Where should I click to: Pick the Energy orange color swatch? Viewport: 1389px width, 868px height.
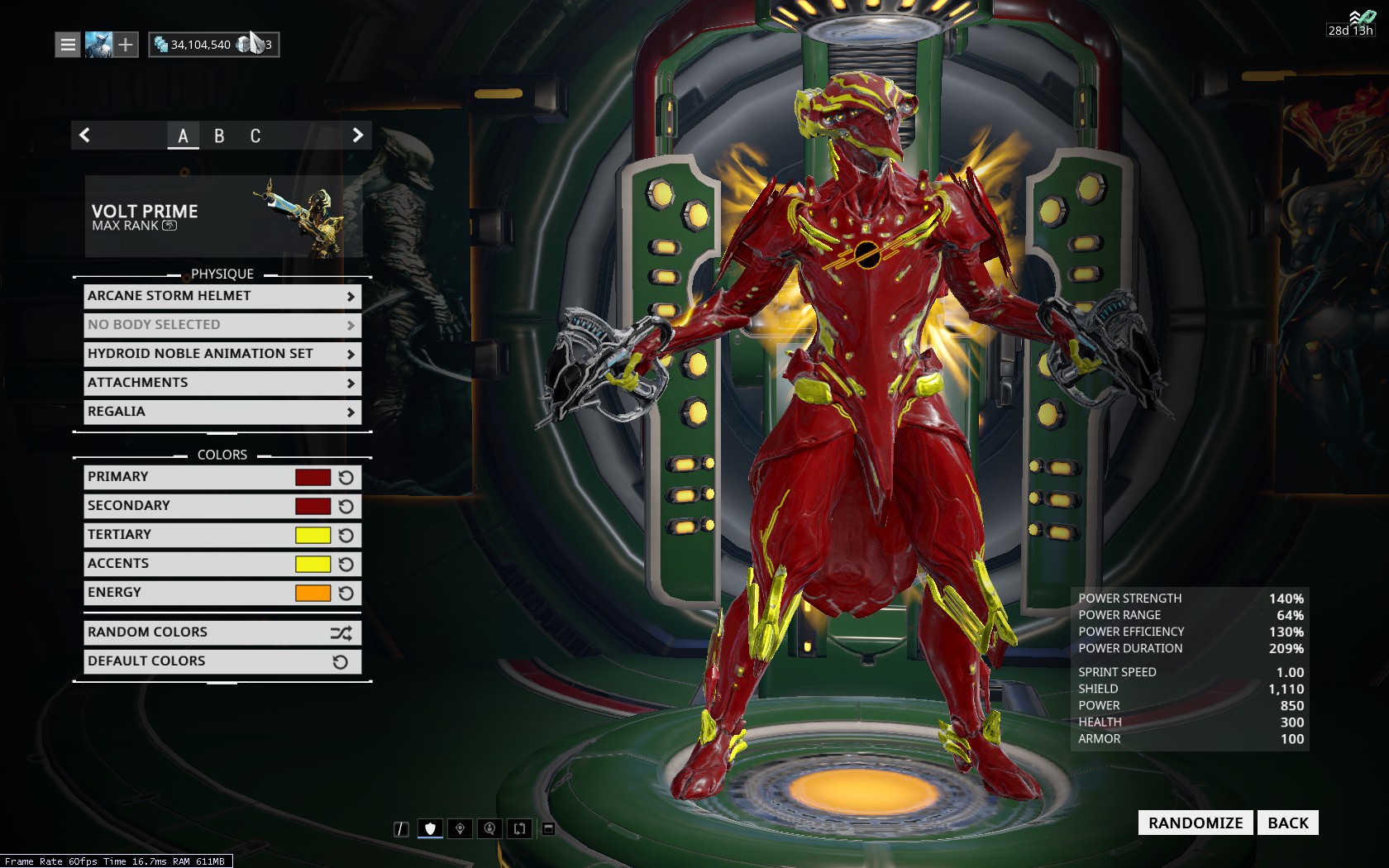[313, 593]
